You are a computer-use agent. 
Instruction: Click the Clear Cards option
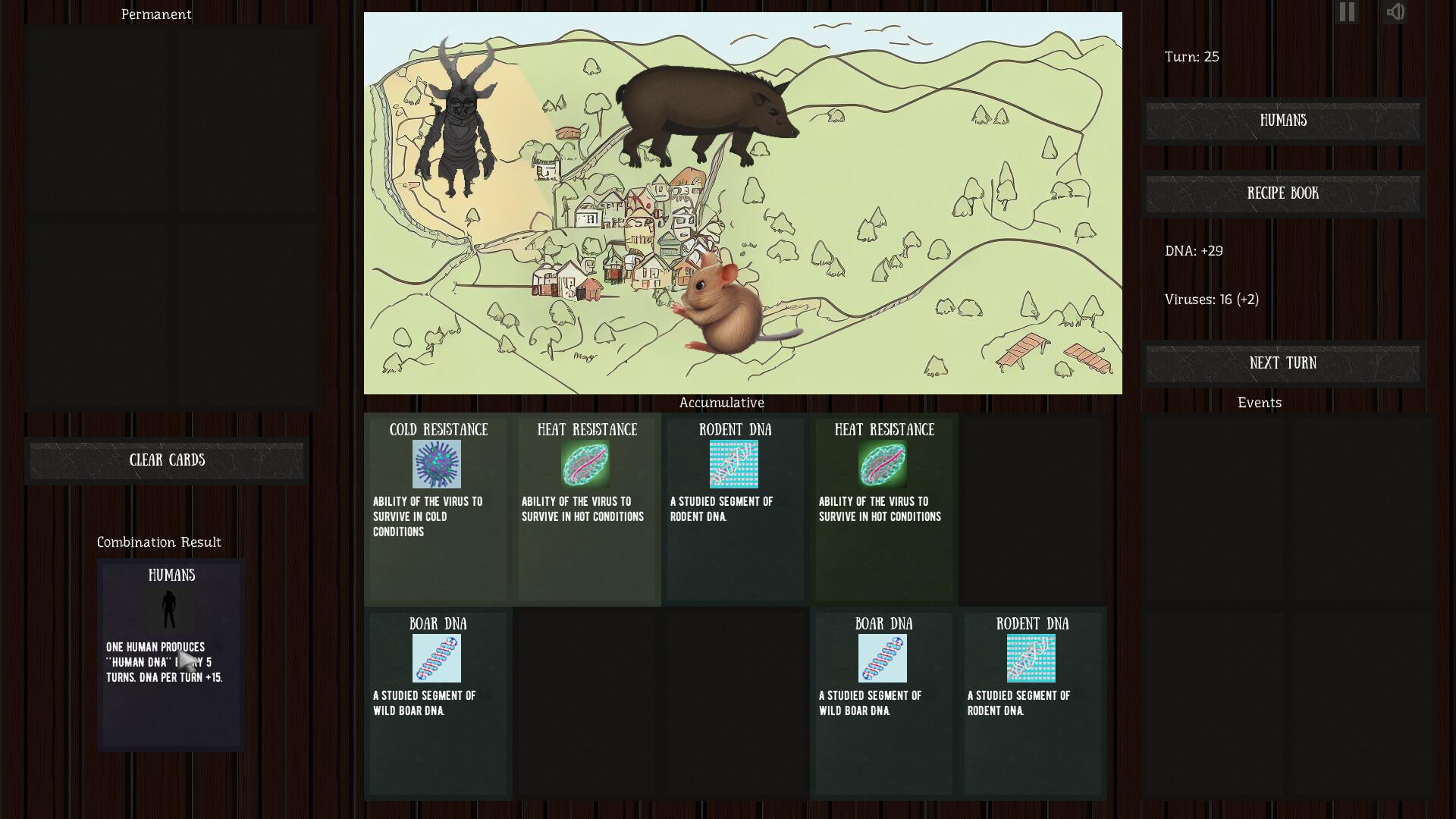pos(167,460)
